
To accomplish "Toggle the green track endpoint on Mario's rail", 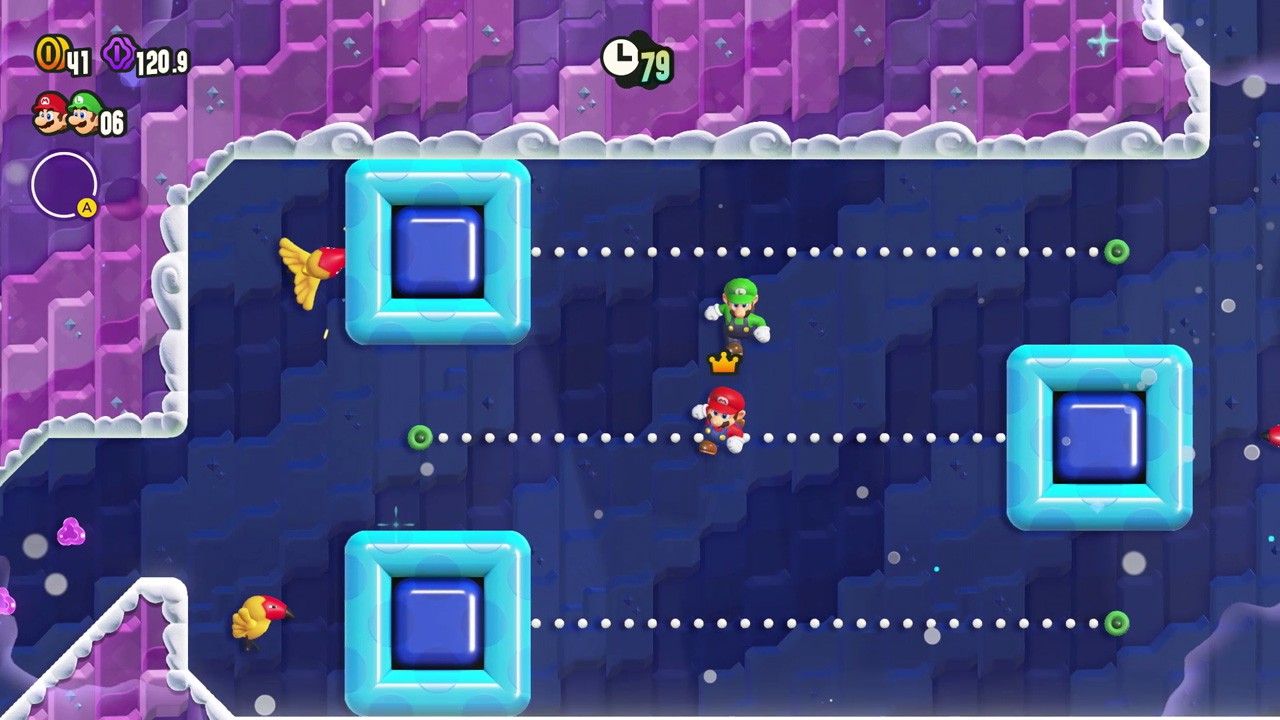I will click(419, 437).
